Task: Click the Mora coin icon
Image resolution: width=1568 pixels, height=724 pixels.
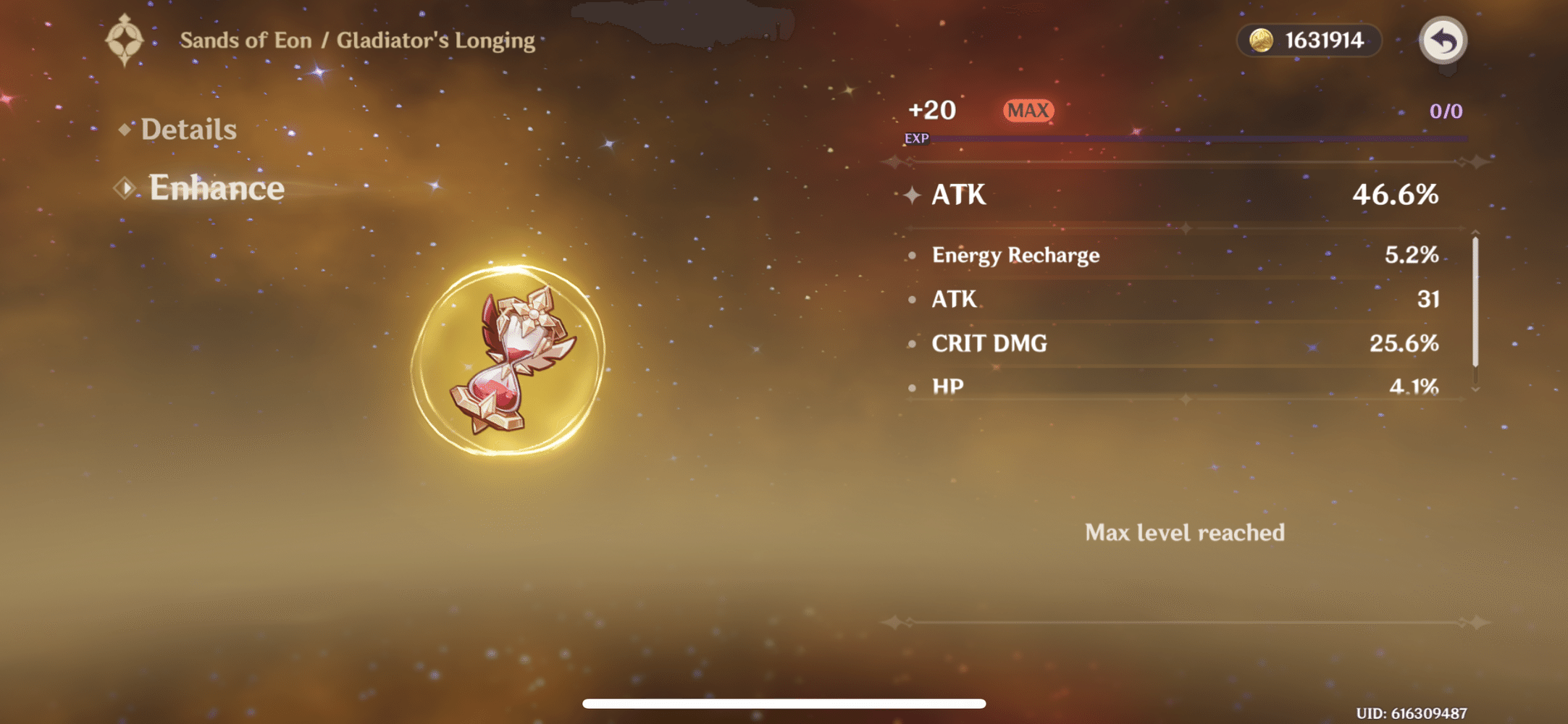Action: pyautogui.click(x=1260, y=41)
